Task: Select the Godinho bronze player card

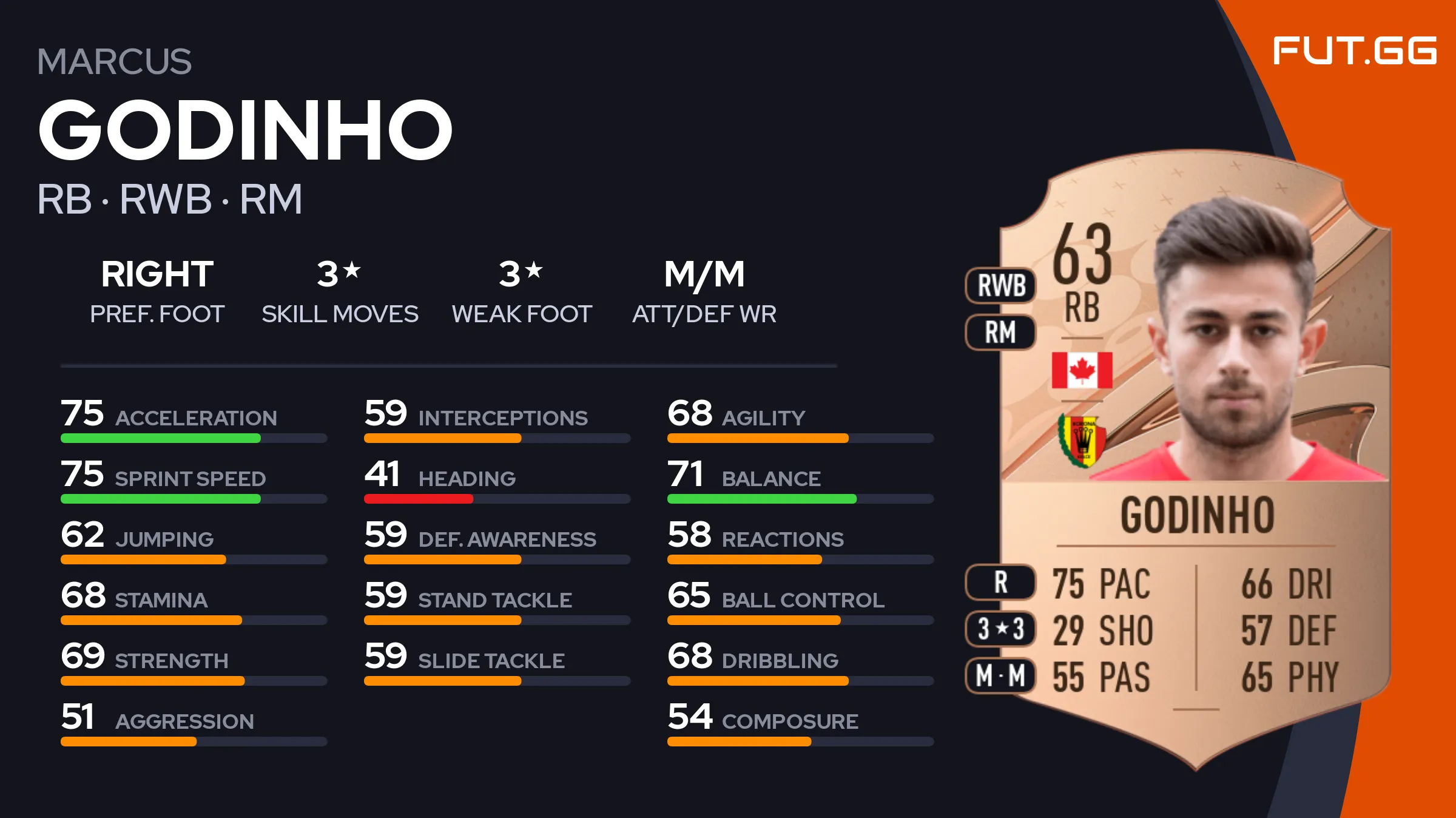Action: click(x=1195, y=461)
